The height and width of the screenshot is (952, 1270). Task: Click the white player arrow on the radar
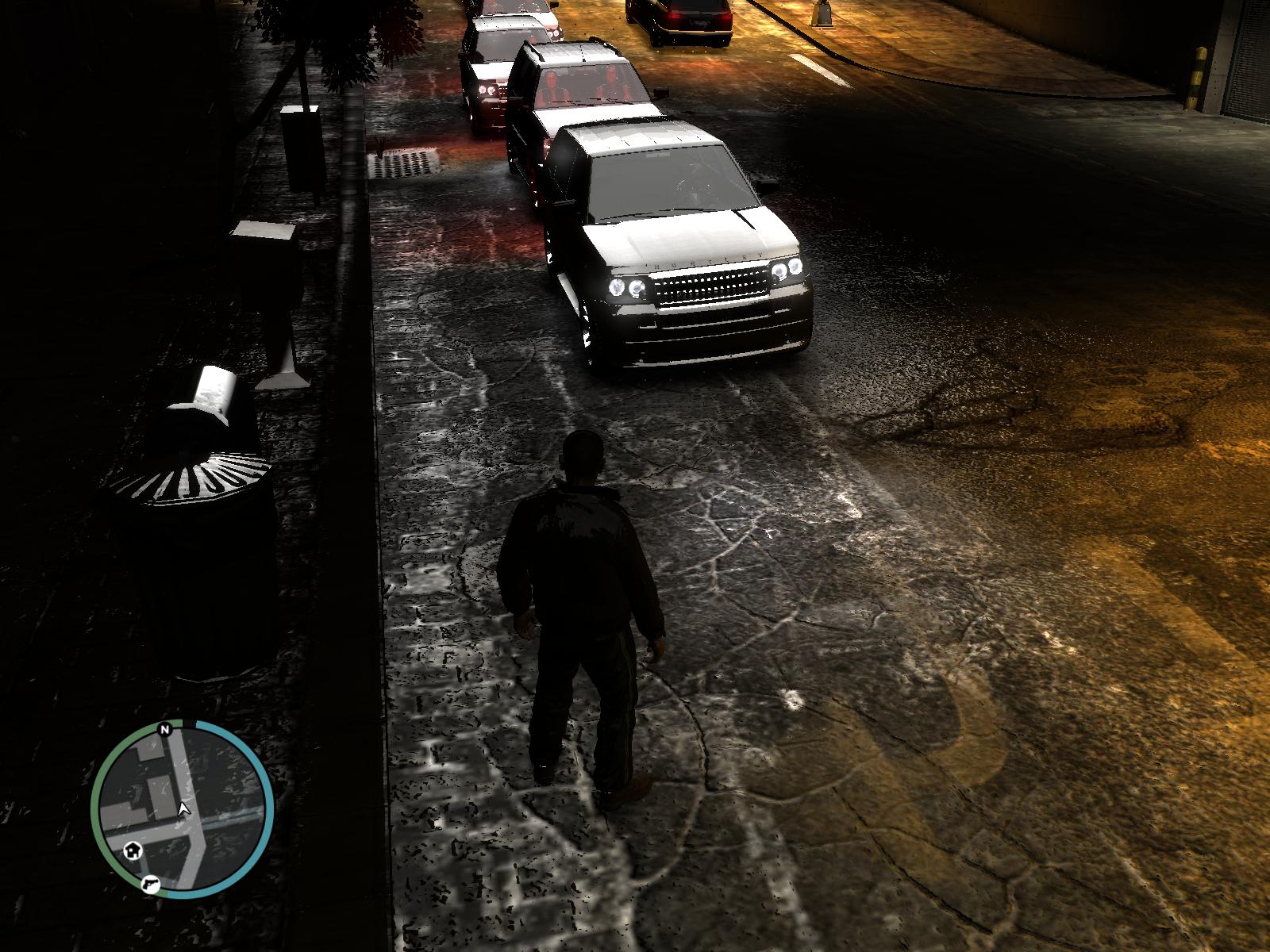pyautogui.click(x=185, y=808)
